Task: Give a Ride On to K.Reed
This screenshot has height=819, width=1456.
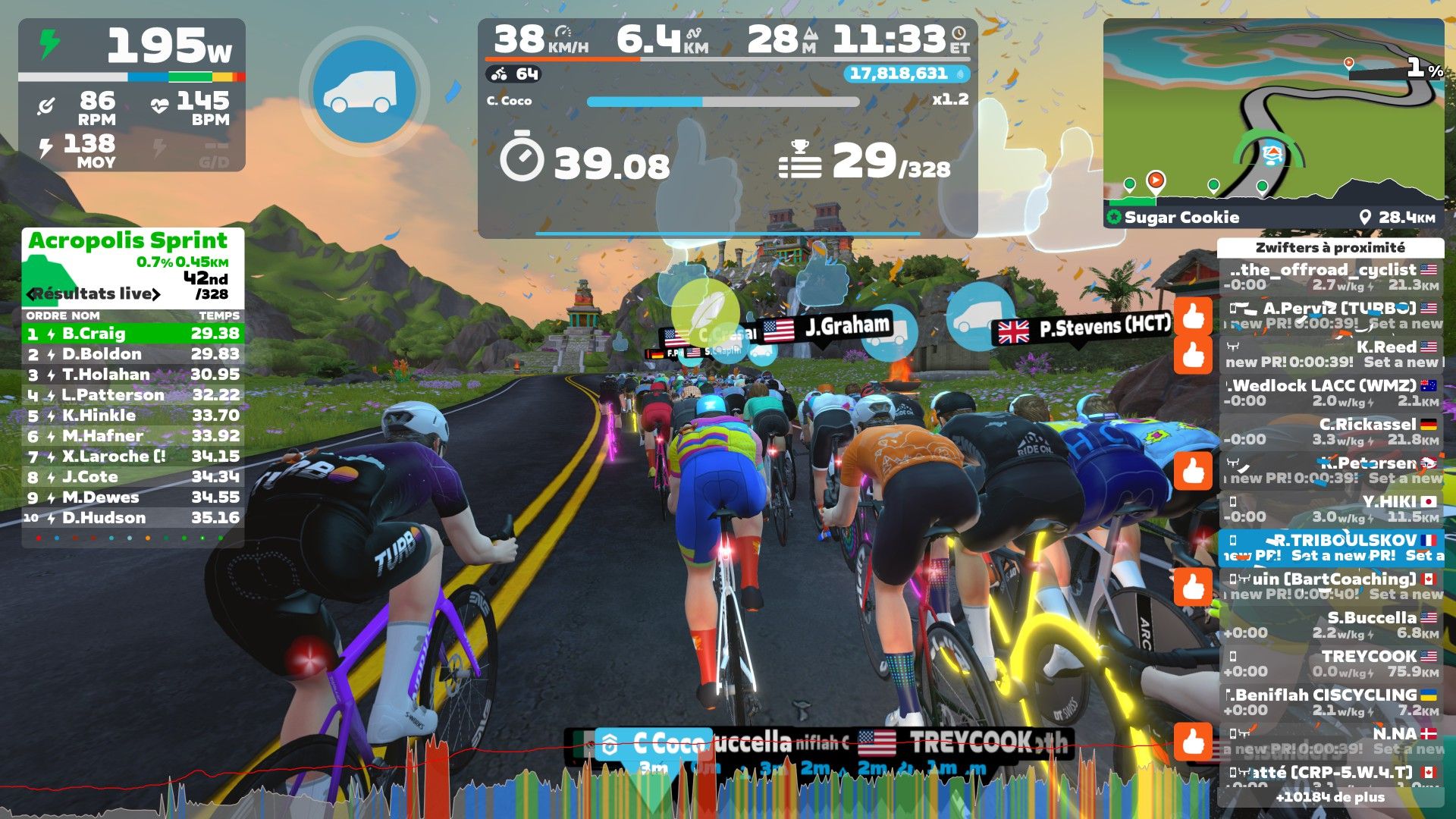Action: pos(1194,355)
